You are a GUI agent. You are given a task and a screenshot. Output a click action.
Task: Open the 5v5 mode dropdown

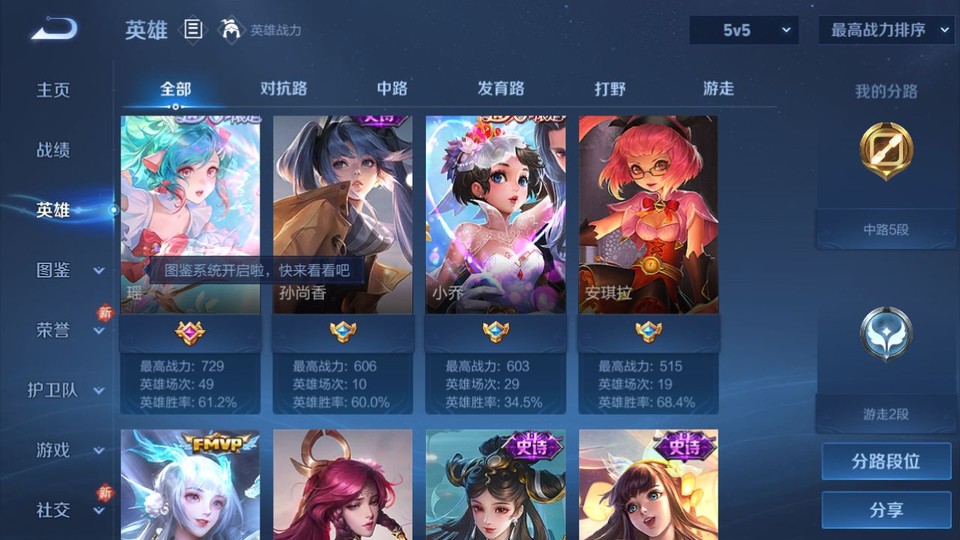[x=743, y=30]
